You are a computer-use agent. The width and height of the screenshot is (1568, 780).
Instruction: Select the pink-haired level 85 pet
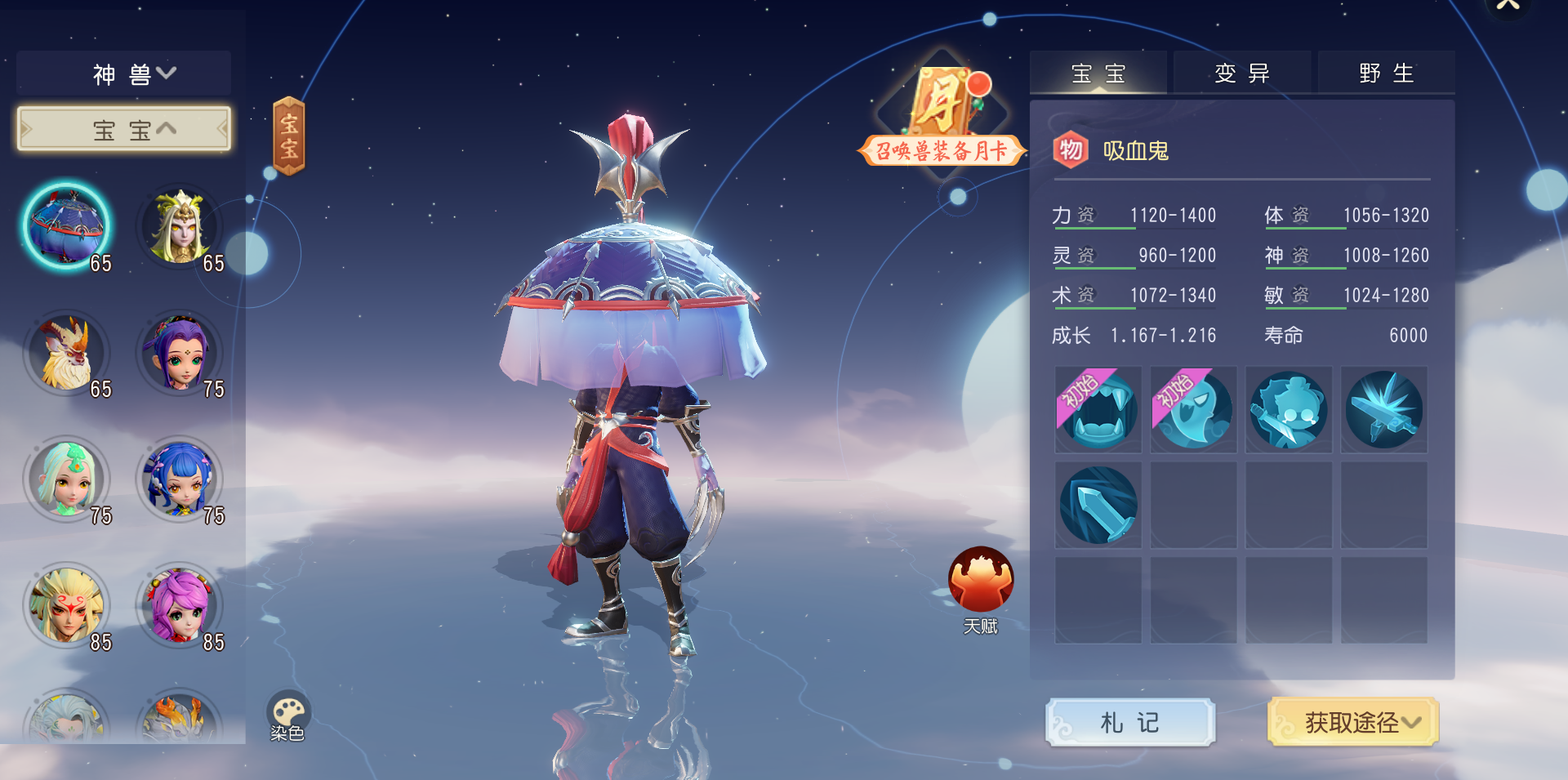[x=180, y=606]
